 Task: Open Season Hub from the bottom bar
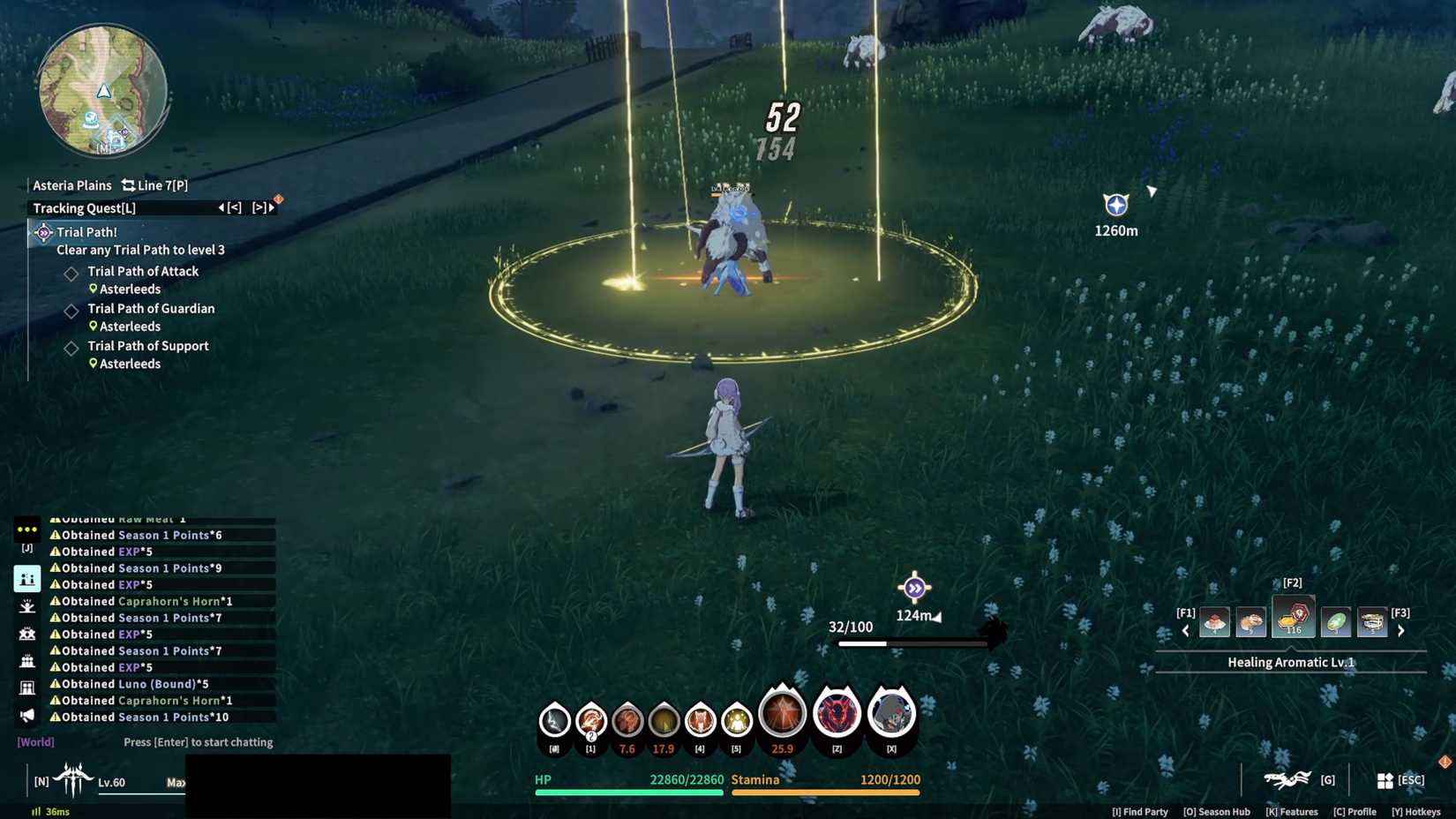(1217, 811)
